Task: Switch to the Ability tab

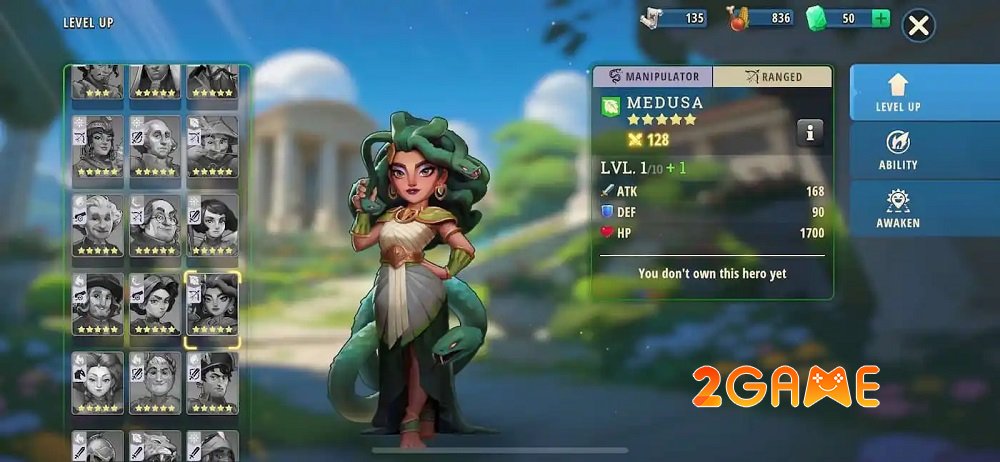Action: (x=897, y=150)
